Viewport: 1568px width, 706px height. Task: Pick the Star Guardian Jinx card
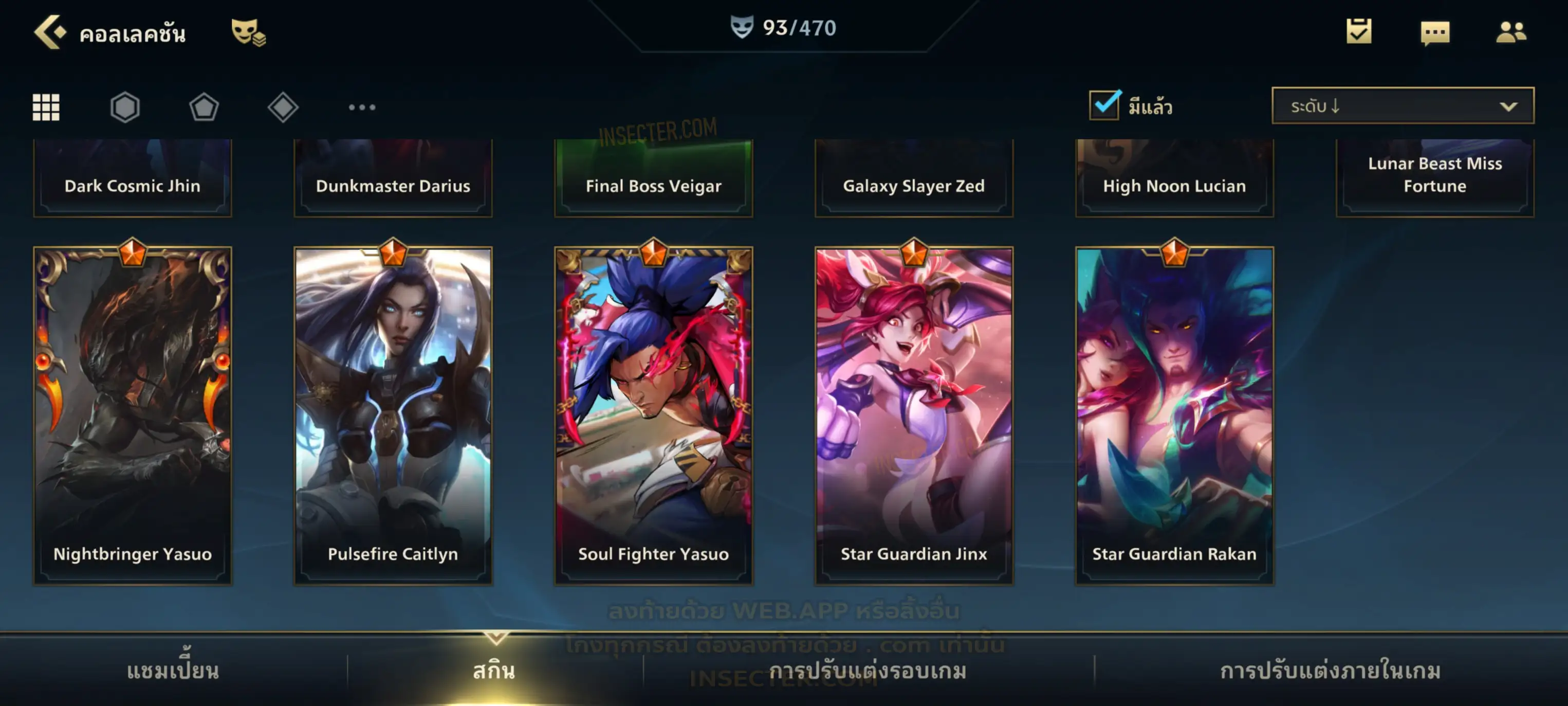click(x=914, y=414)
